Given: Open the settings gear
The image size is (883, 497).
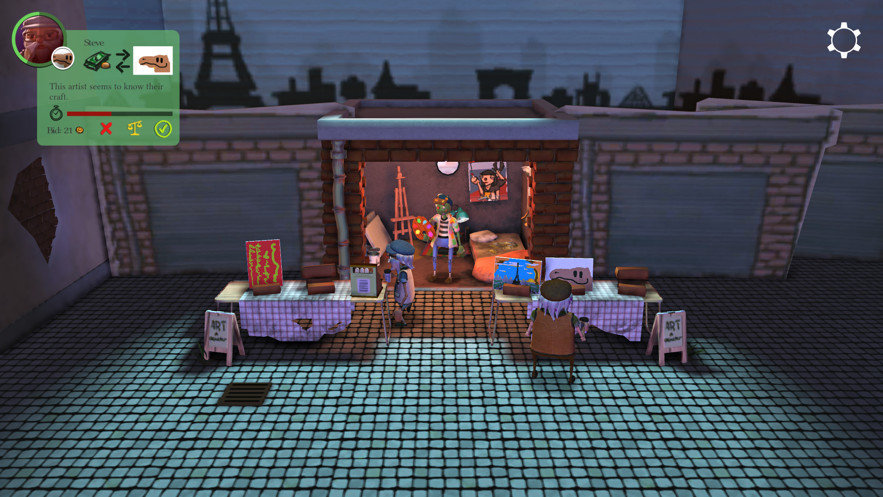Looking at the screenshot, I should [x=843, y=40].
